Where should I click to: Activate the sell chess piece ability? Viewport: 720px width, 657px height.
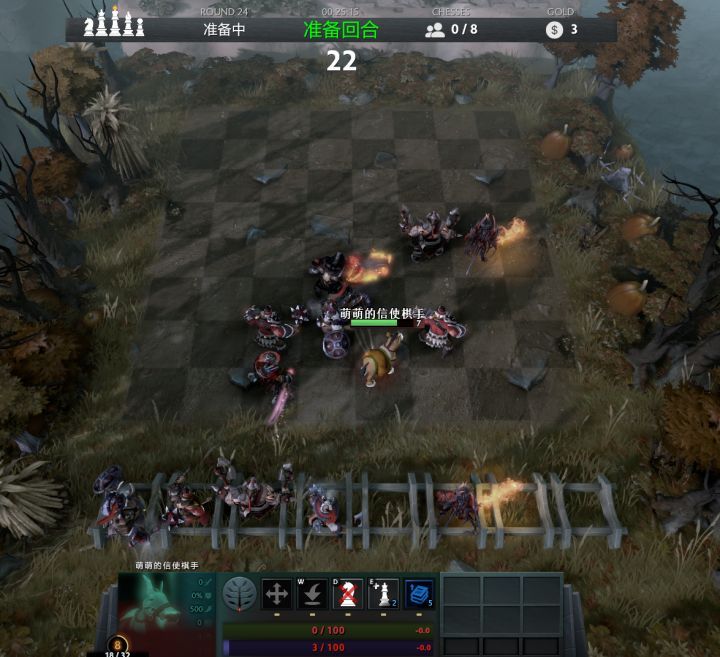click(x=348, y=594)
